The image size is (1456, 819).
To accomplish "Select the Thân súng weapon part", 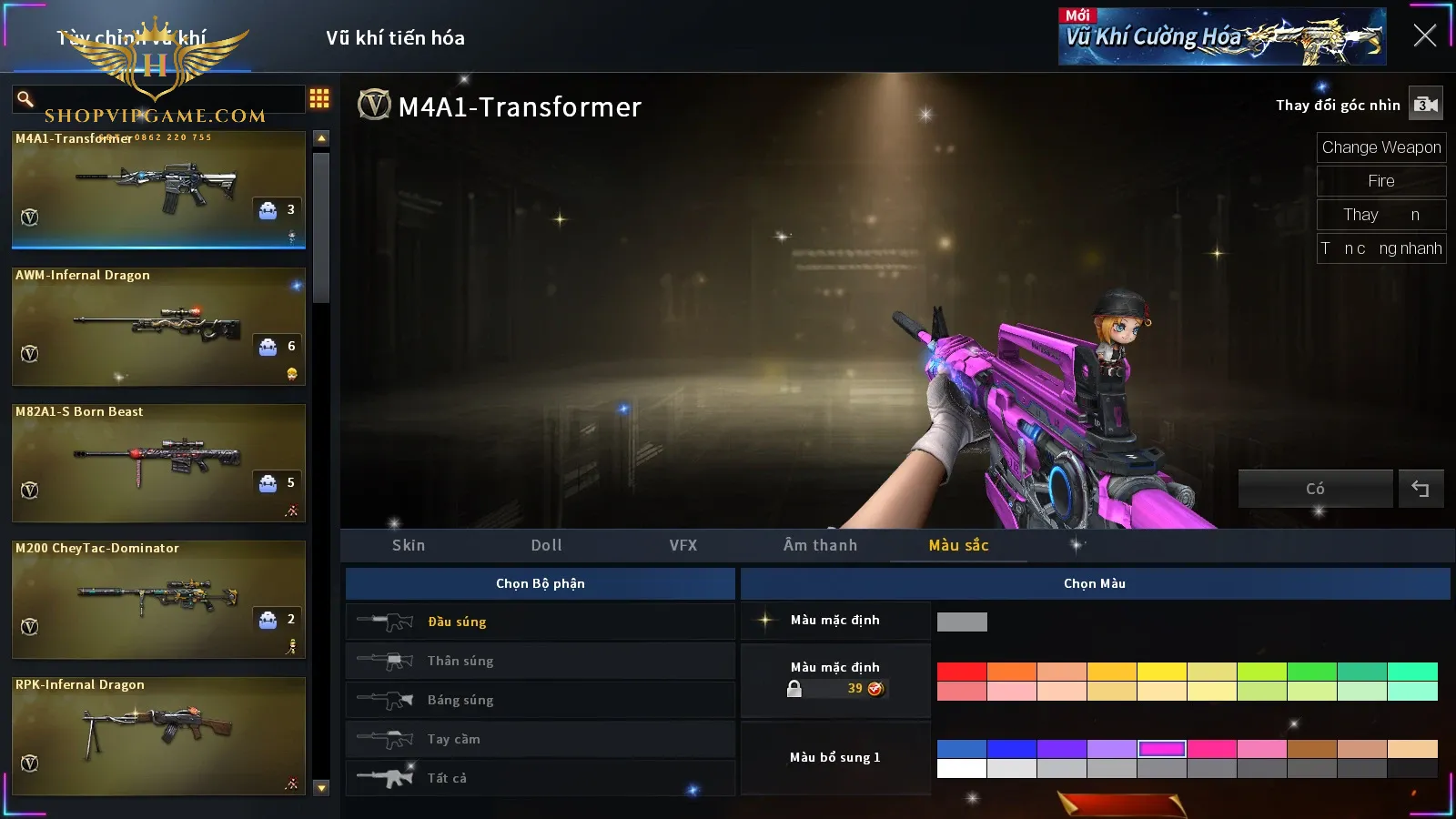I will 540,661.
